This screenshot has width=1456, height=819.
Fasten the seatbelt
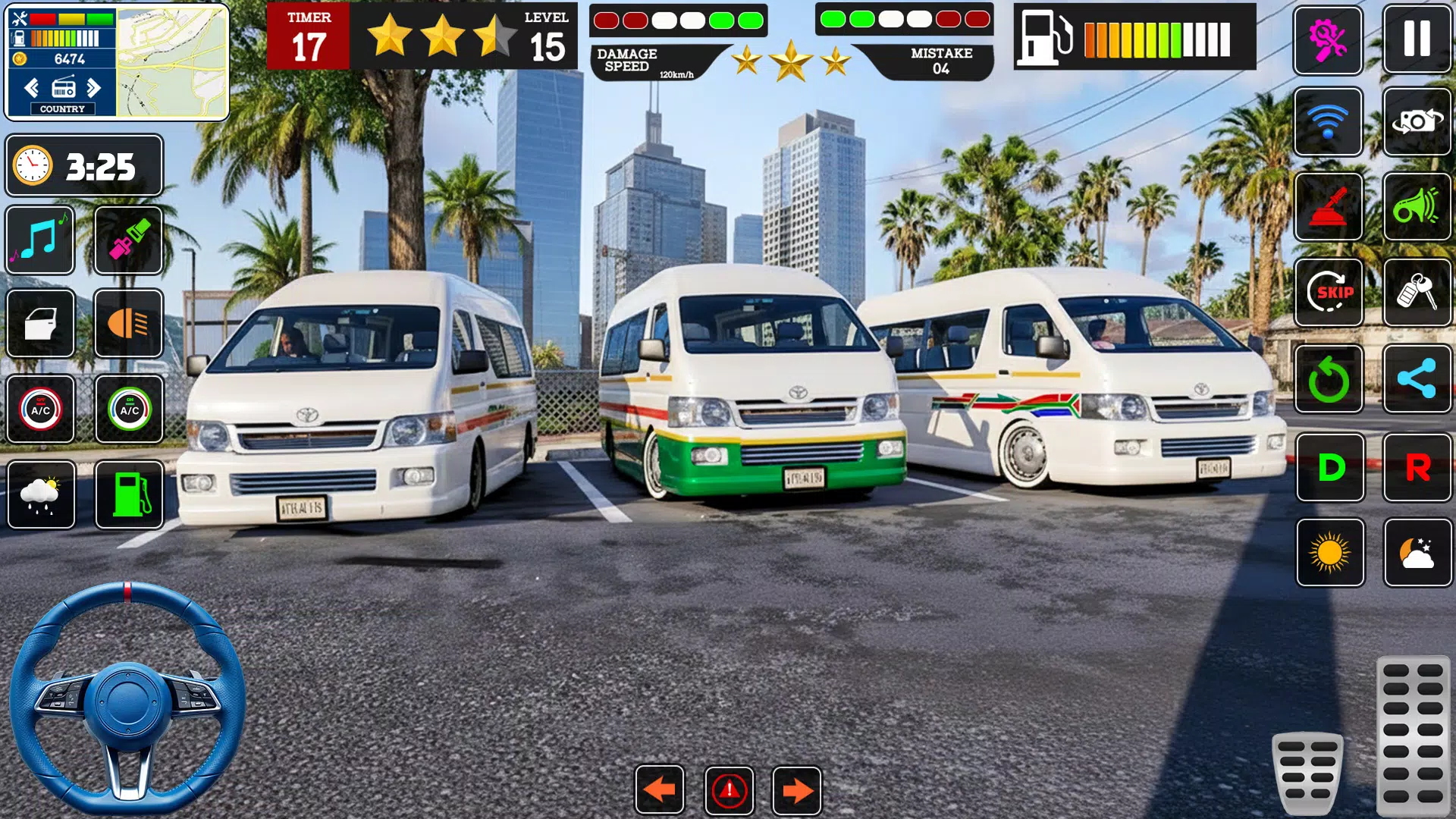(x=129, y=240)
